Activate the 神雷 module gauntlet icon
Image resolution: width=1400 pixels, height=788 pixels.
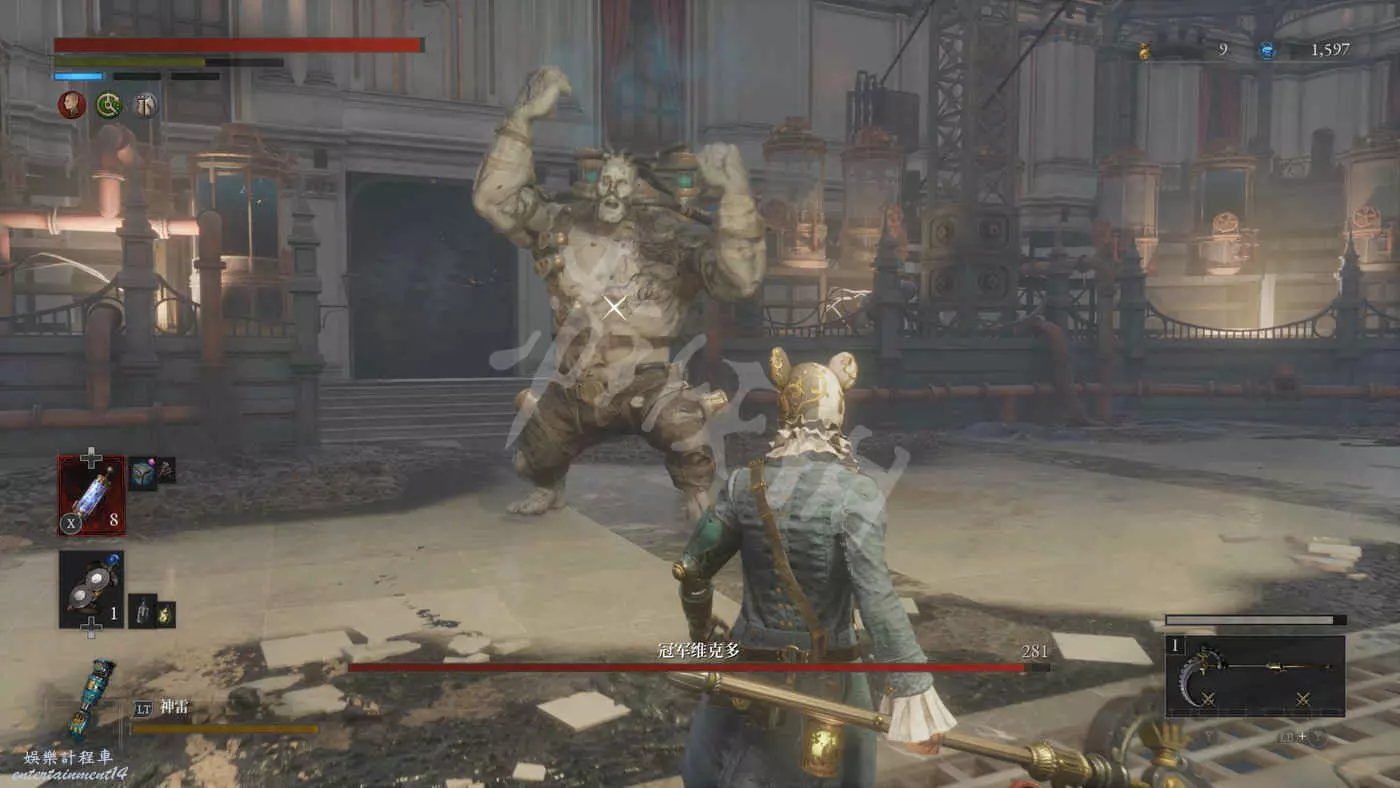[91, 697]
